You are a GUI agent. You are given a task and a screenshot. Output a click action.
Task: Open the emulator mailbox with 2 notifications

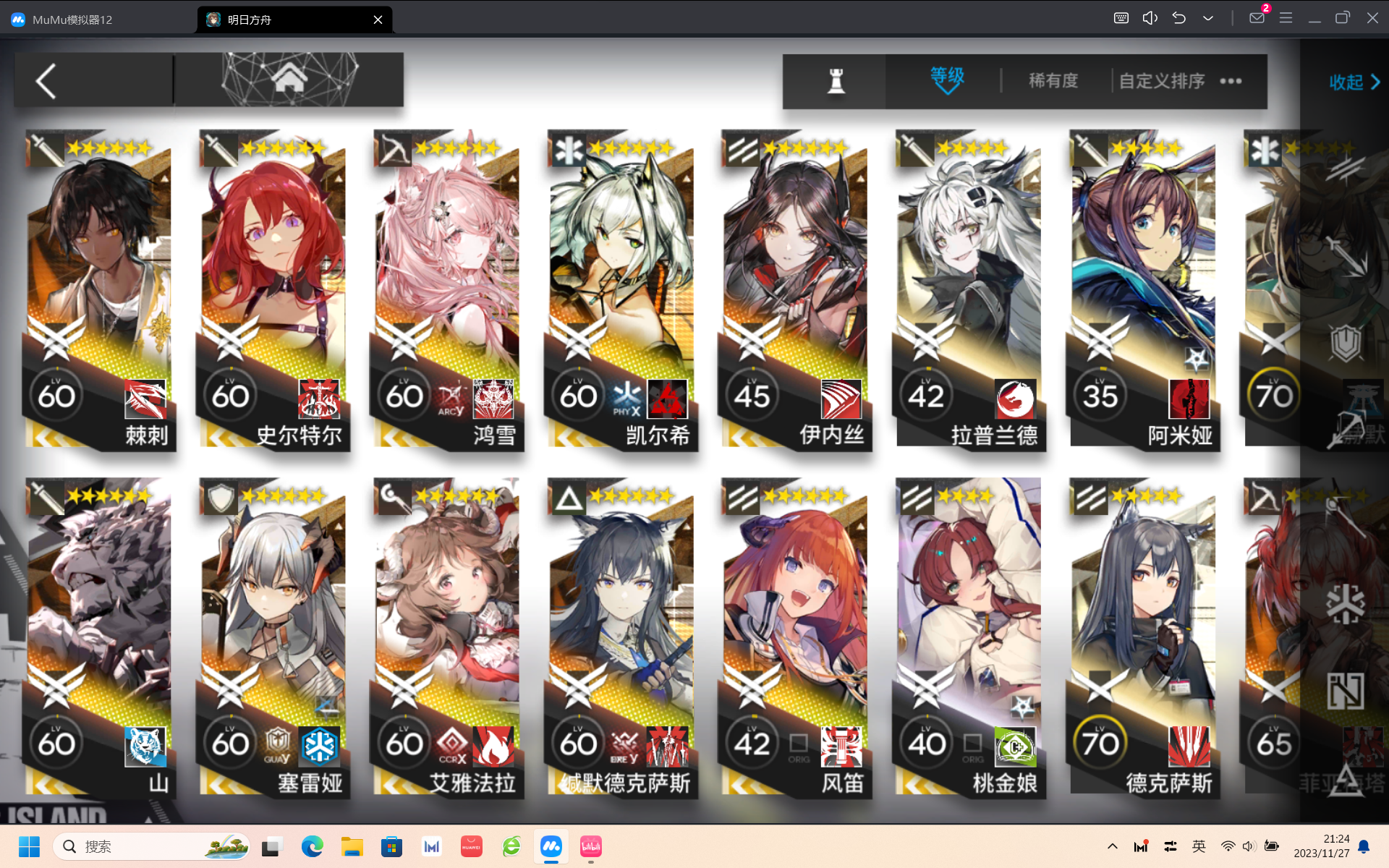pyautogui.click(x=1256, y=17)
